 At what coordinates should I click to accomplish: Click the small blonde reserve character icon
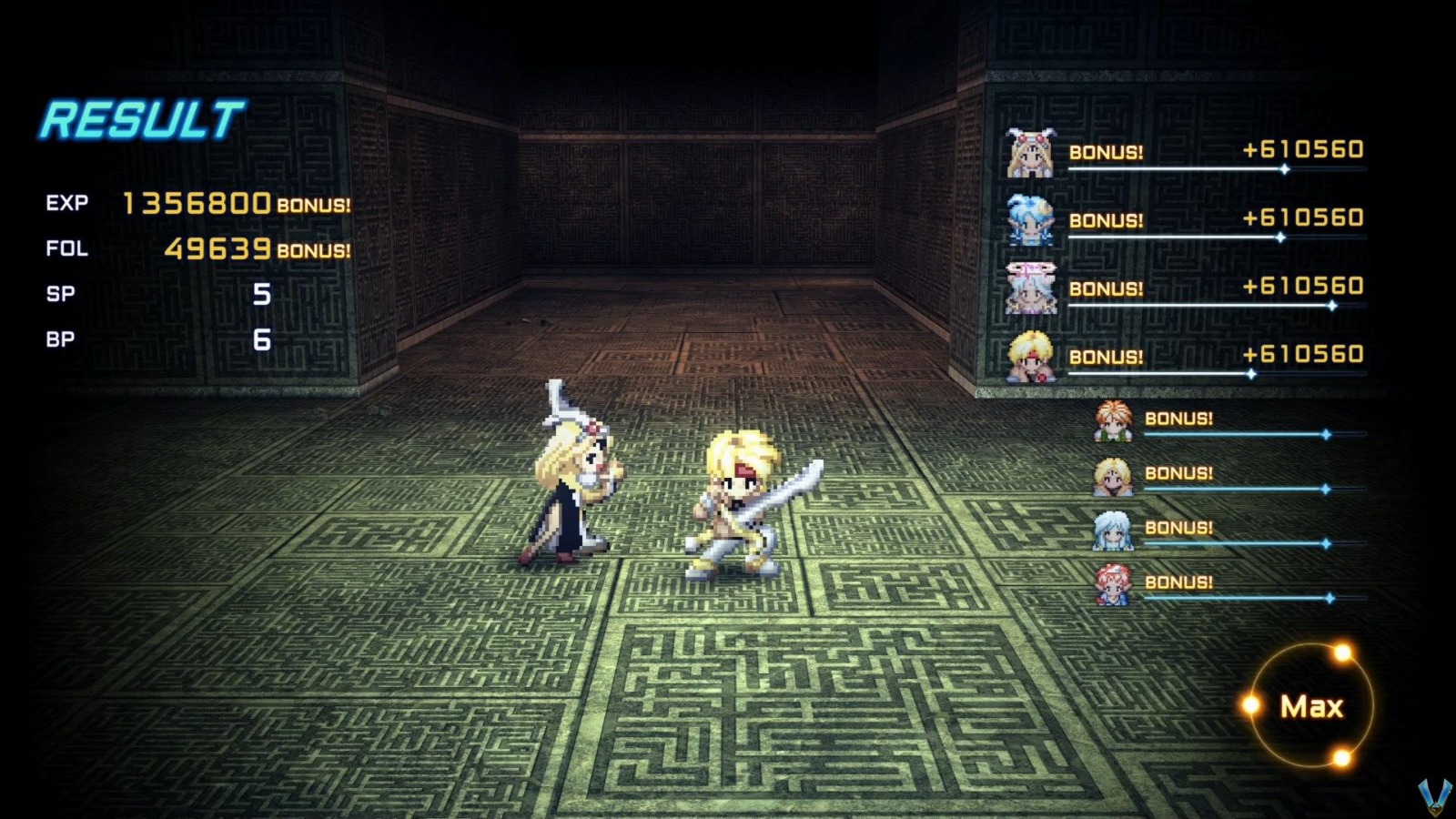tap(1112, 475)
